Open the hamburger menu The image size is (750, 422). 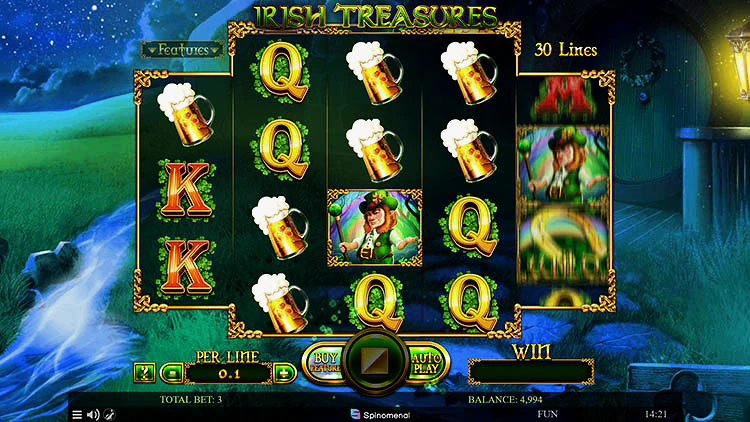[77, 414]
